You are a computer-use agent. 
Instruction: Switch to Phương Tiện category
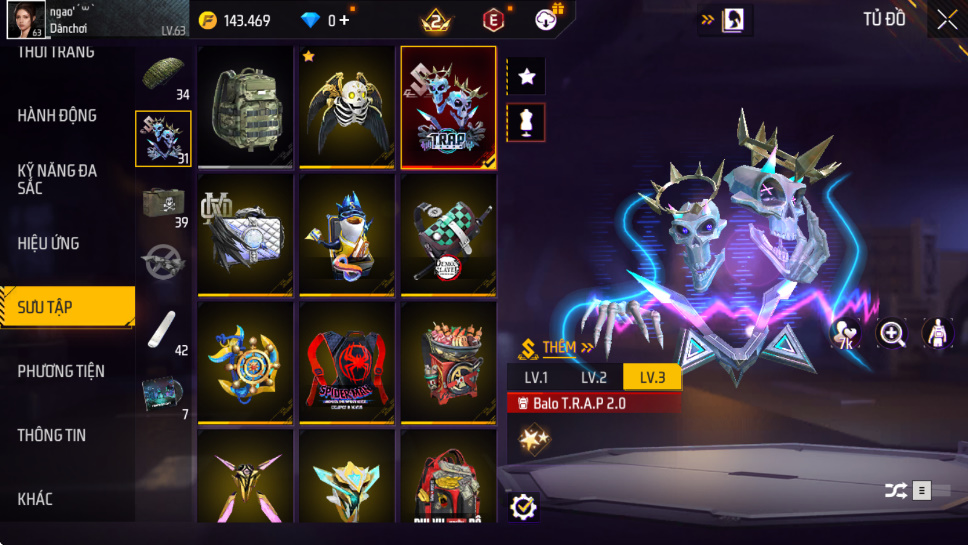point(61,371)
